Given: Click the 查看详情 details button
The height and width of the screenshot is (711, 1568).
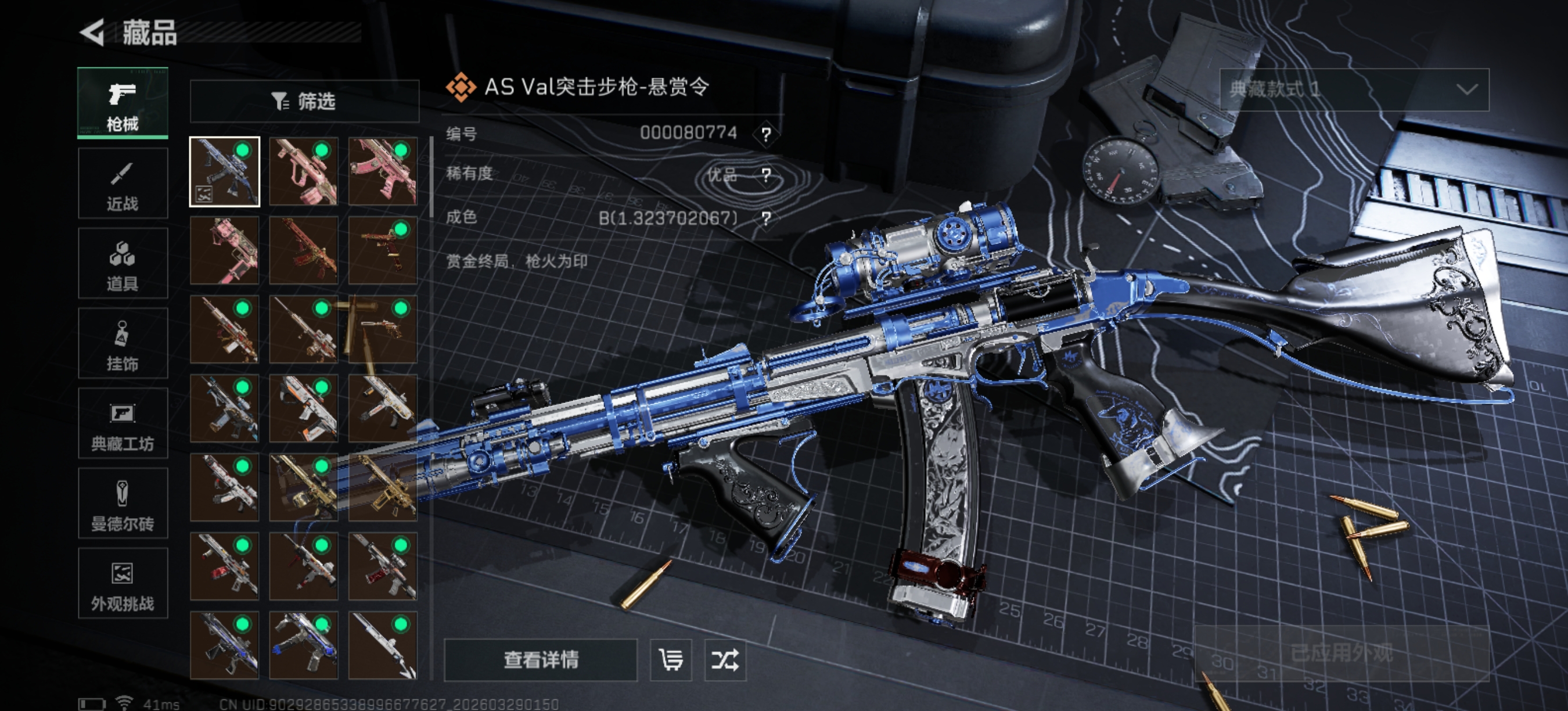Looking at the screenshot, I should [x=541, y=660].
